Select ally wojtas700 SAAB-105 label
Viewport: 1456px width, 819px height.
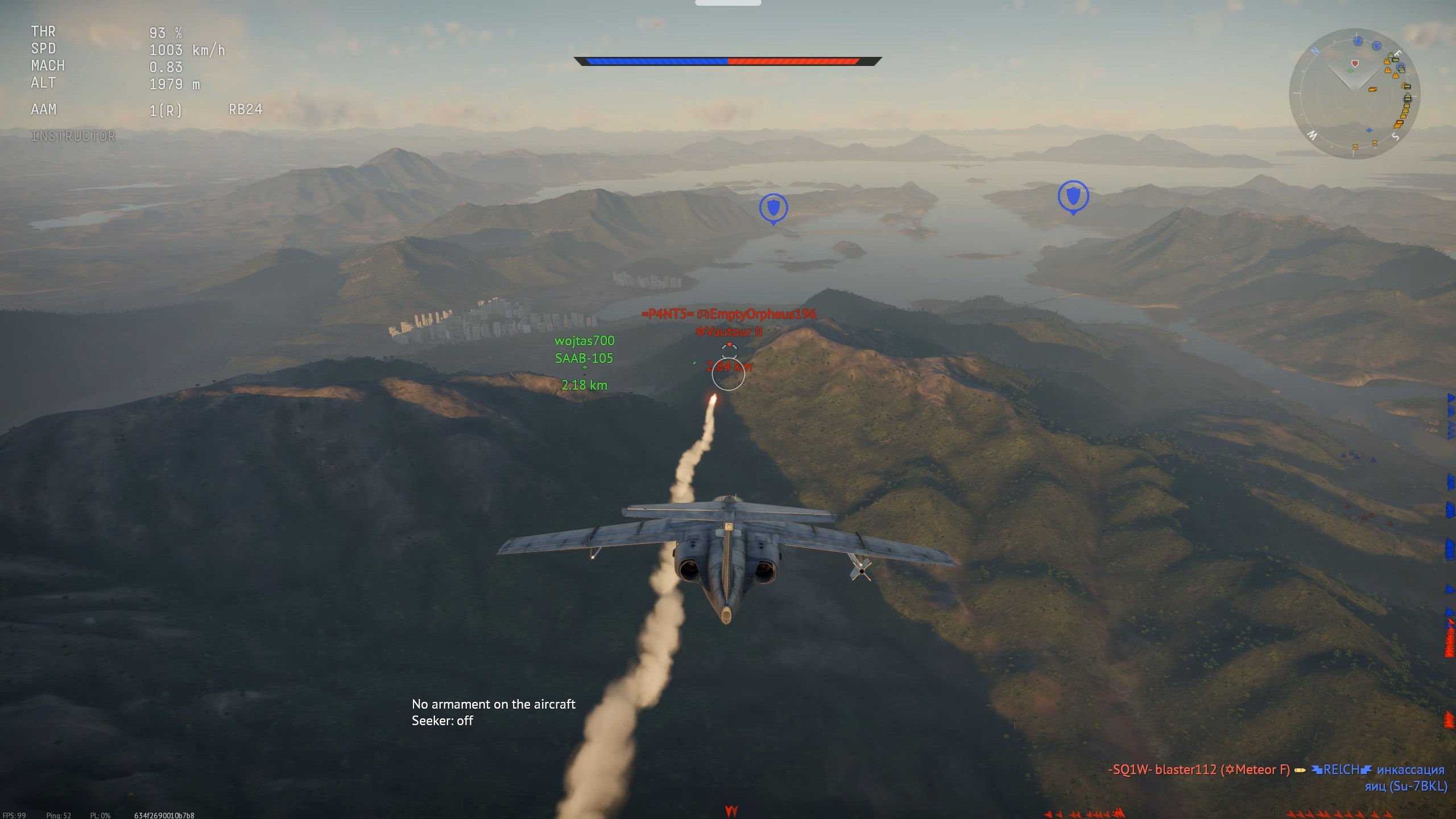[584, 349]
